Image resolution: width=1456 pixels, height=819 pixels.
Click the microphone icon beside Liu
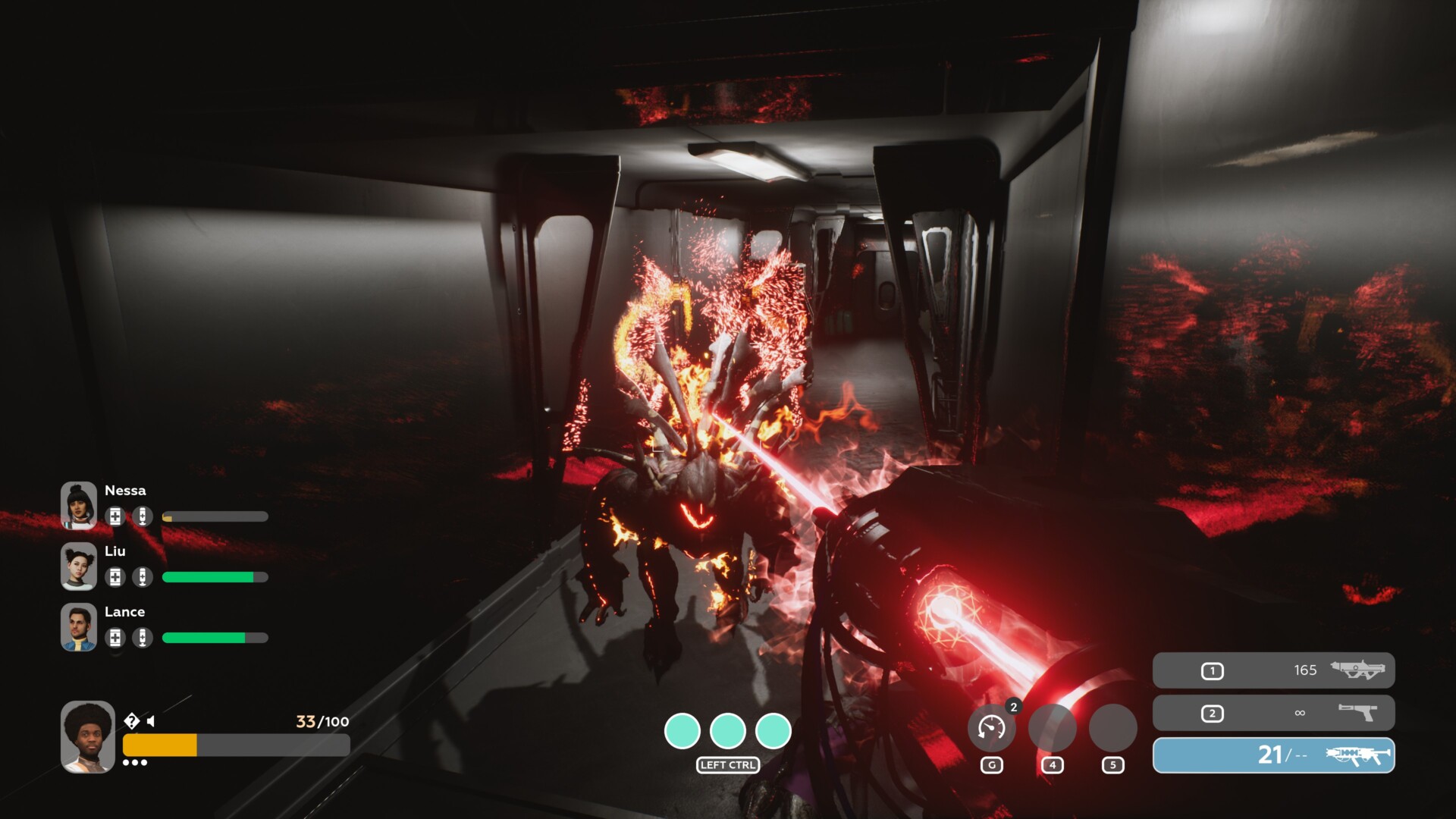coord(143,577)
